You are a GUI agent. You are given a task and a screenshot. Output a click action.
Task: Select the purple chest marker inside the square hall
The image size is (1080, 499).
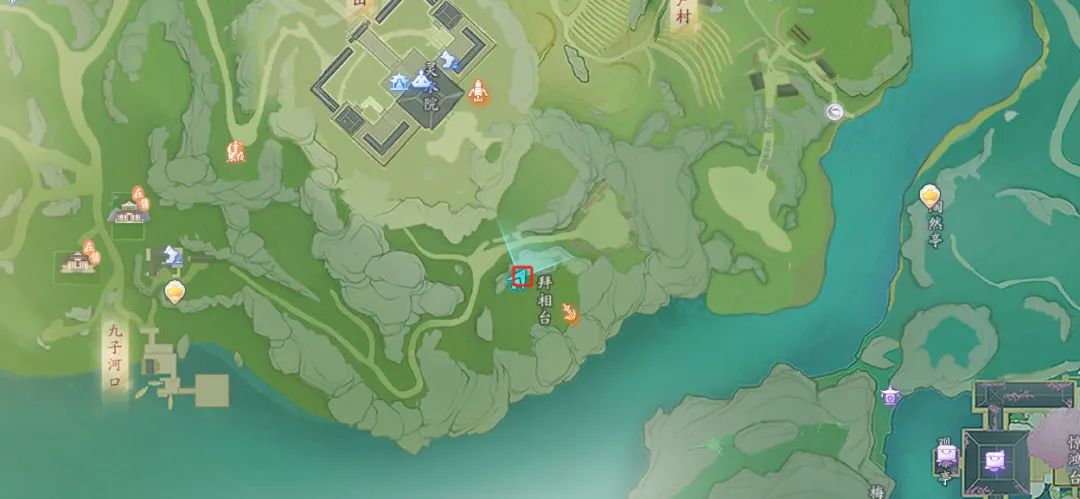coord(994,461)
